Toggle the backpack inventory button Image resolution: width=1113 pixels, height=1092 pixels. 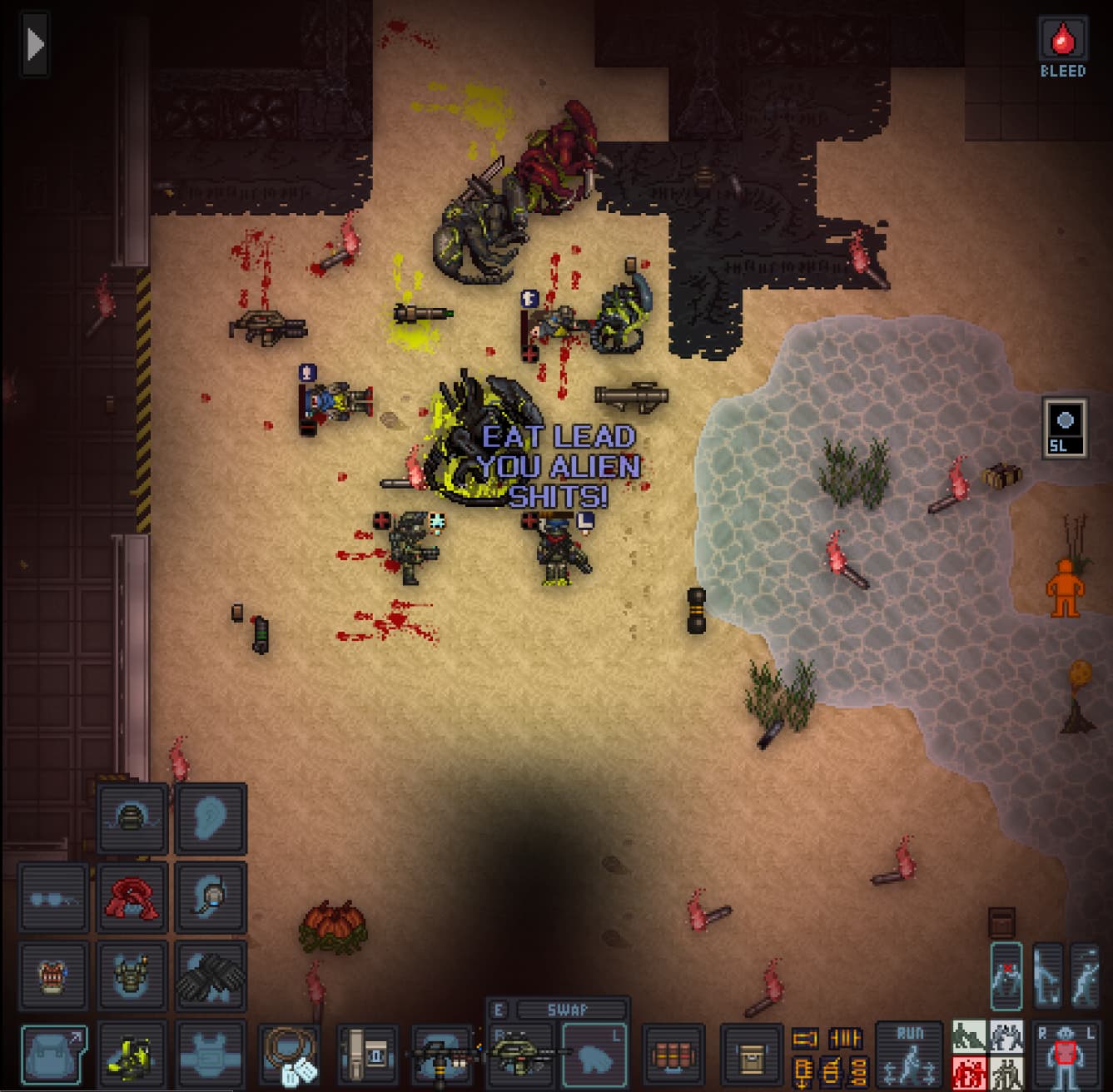pos(54,1054)
